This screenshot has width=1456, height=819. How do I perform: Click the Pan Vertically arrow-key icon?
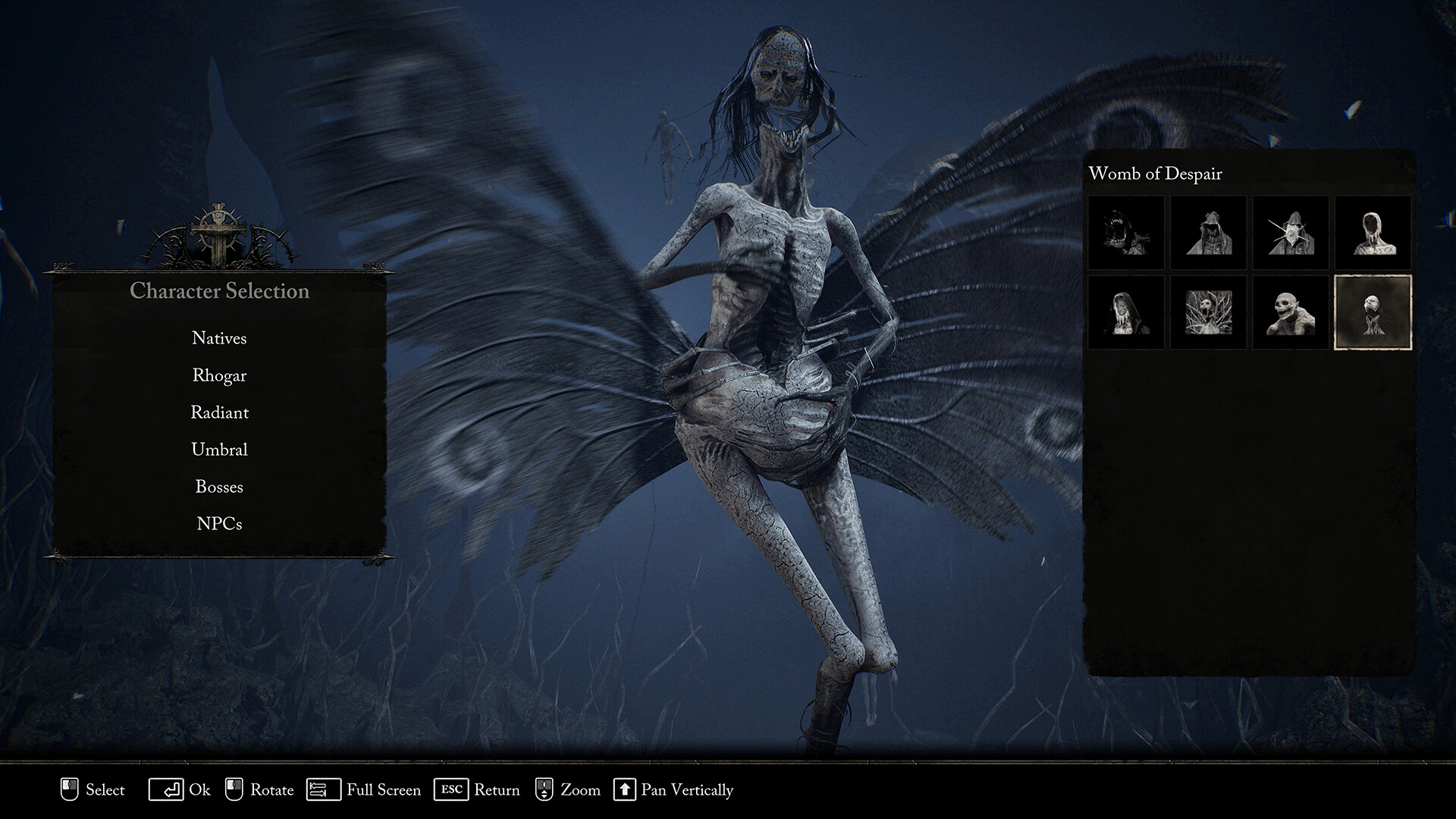tap(626, 789)
